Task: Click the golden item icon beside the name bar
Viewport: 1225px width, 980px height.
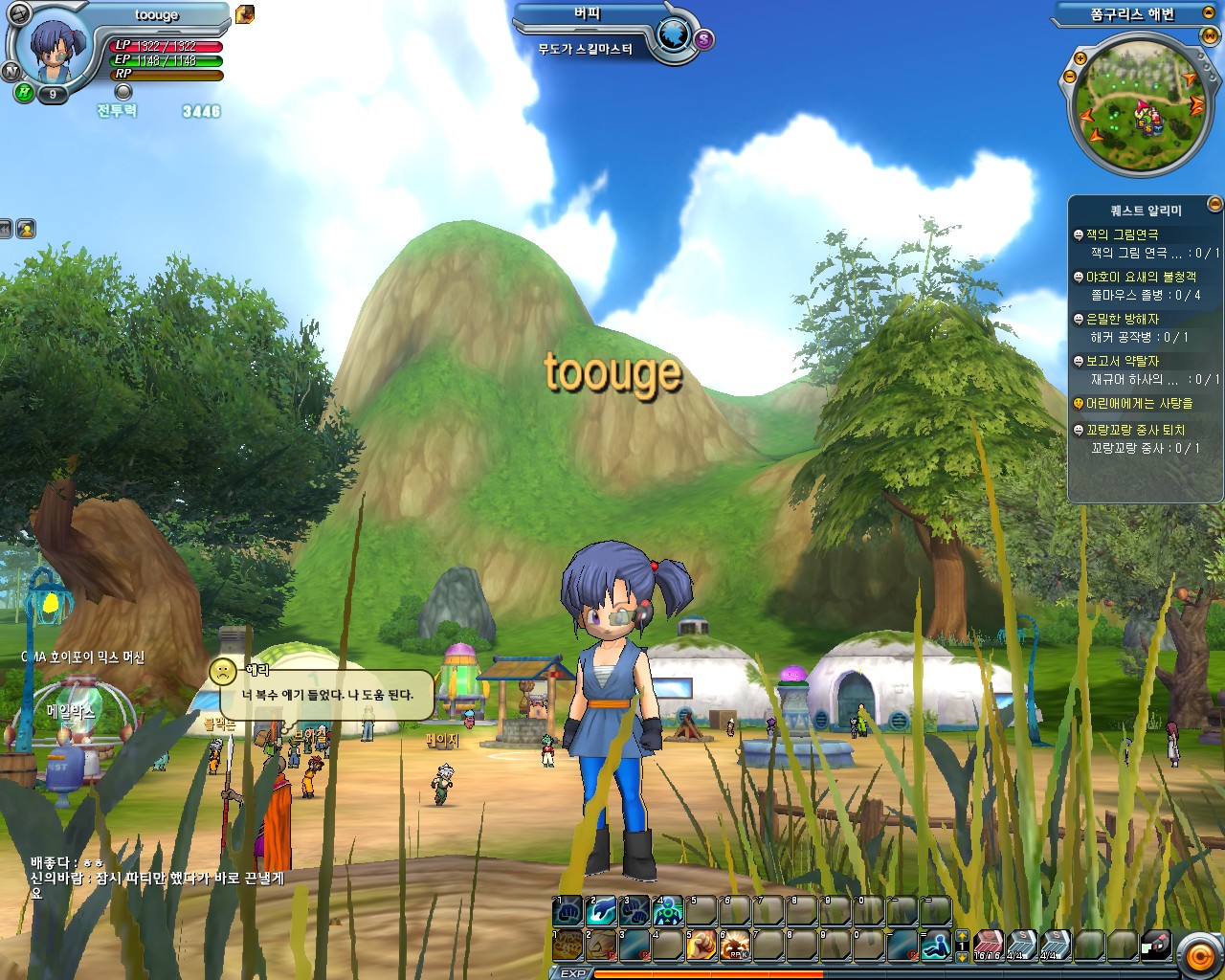Action: pos(245,14)
